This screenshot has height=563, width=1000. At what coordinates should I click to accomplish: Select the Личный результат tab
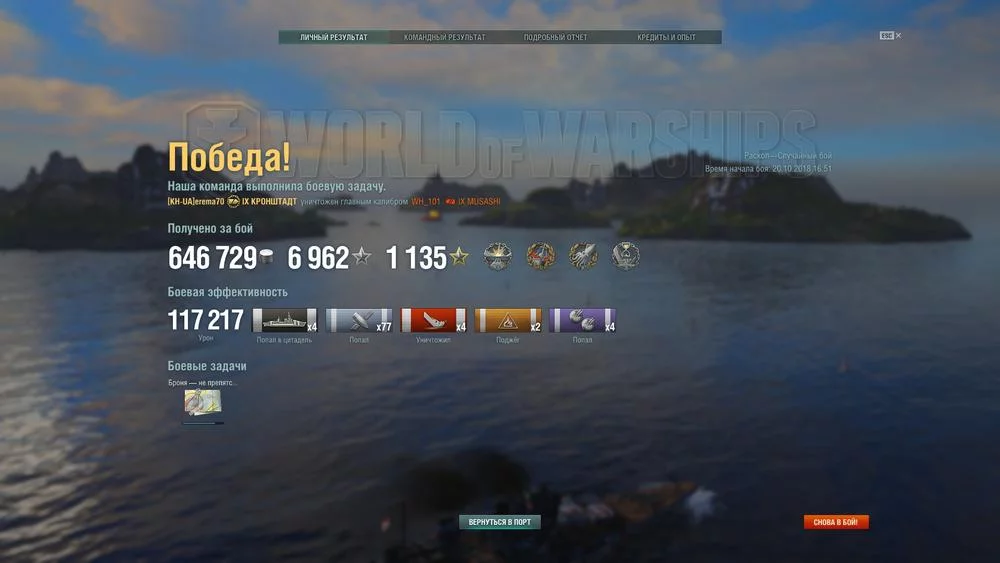click(x=334, y=38)
